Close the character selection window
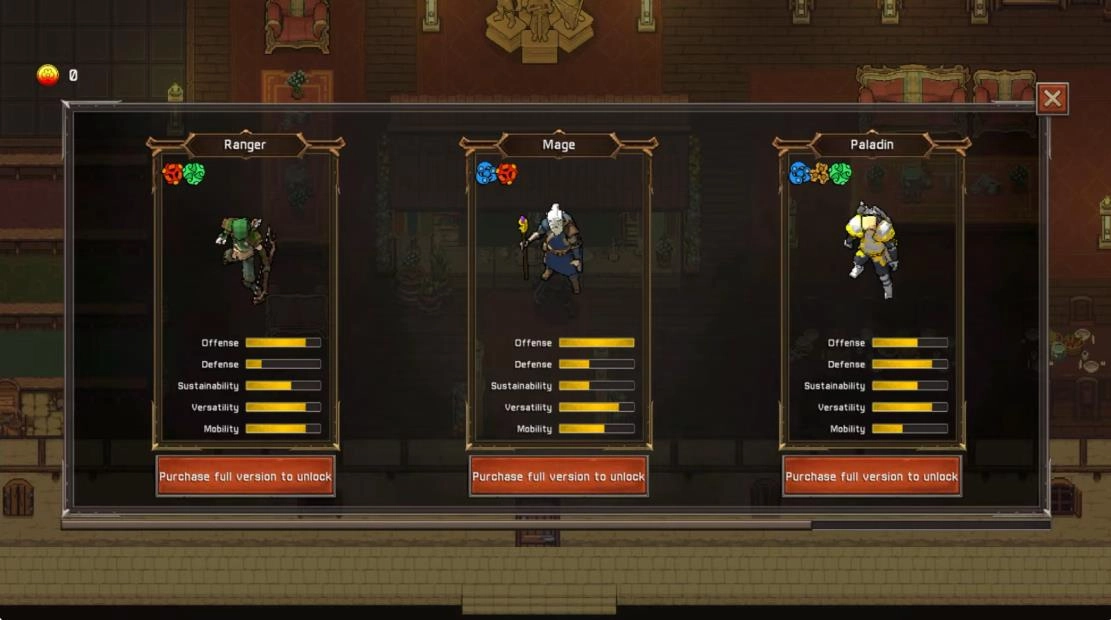The width and height of the screenshot is (1111, 620). pos(1052,99)
